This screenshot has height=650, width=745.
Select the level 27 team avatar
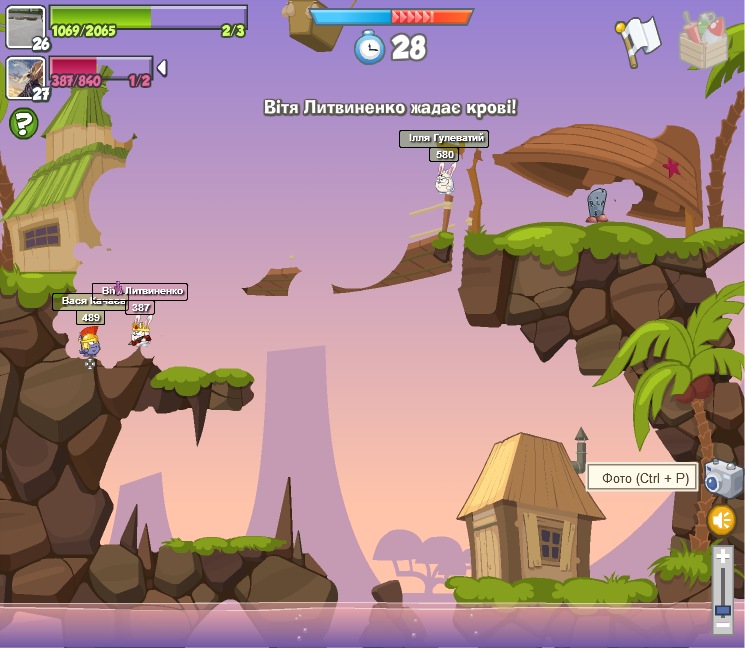(25, 77)
